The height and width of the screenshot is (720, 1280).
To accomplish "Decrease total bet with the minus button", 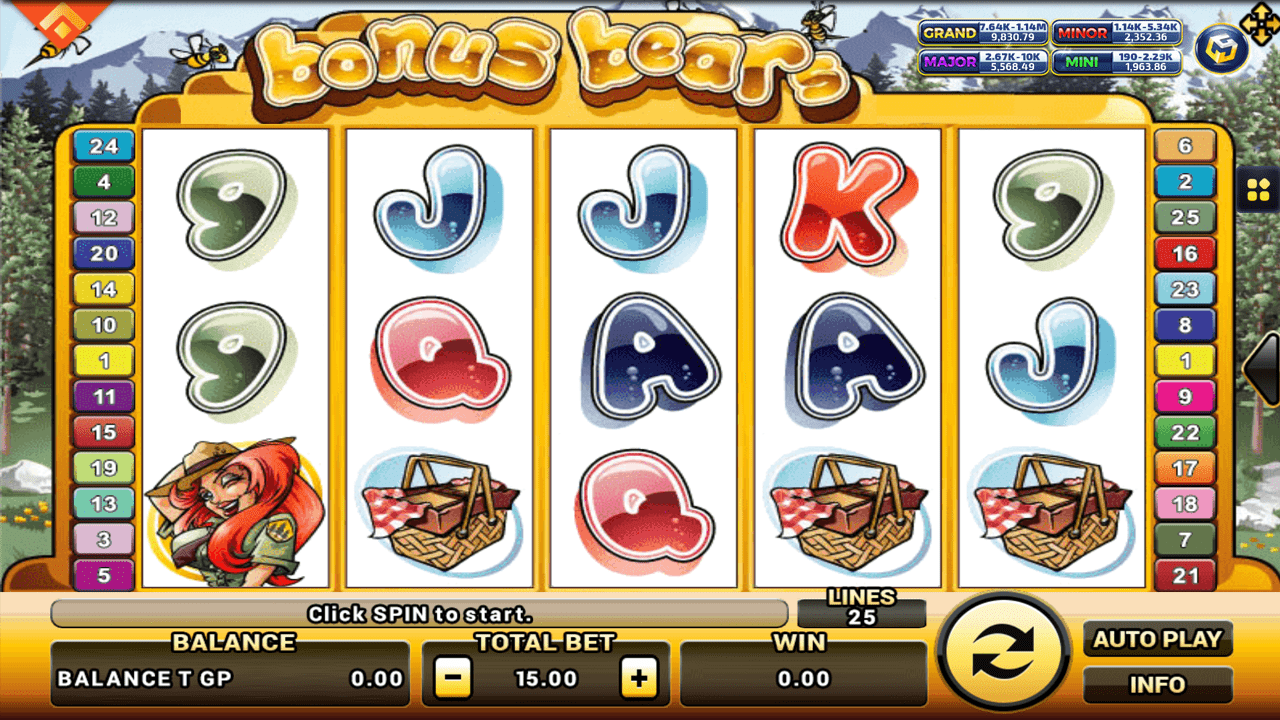I will (x=453, y=679).
